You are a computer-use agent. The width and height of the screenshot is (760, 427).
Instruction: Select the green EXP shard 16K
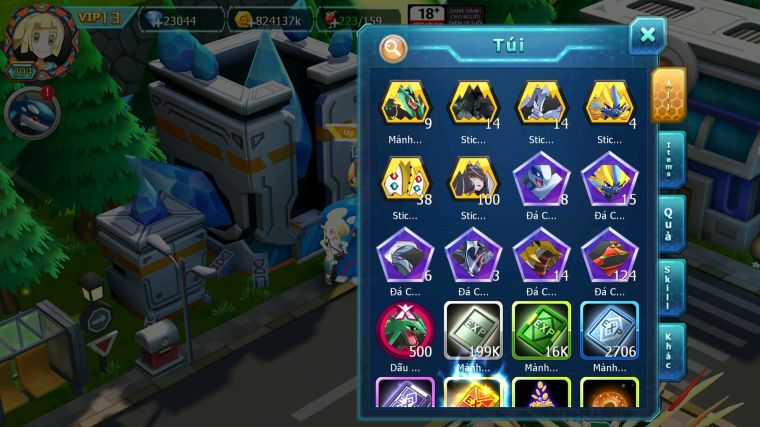[541, 331]
